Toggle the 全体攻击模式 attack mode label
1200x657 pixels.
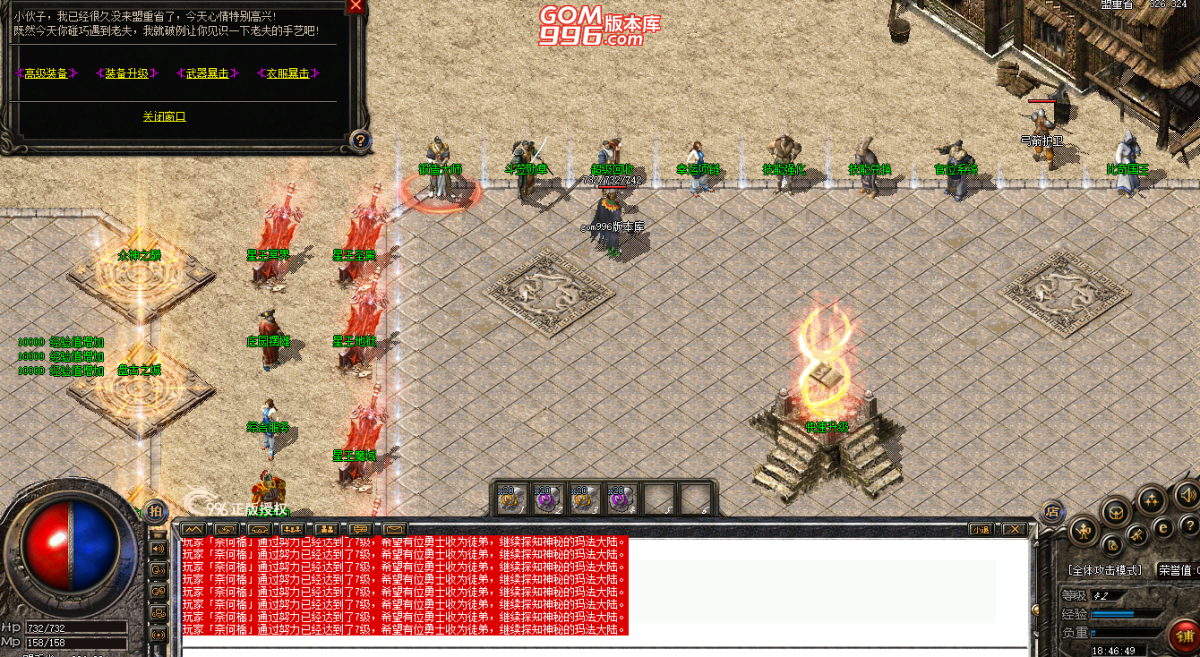point(1104,570)
